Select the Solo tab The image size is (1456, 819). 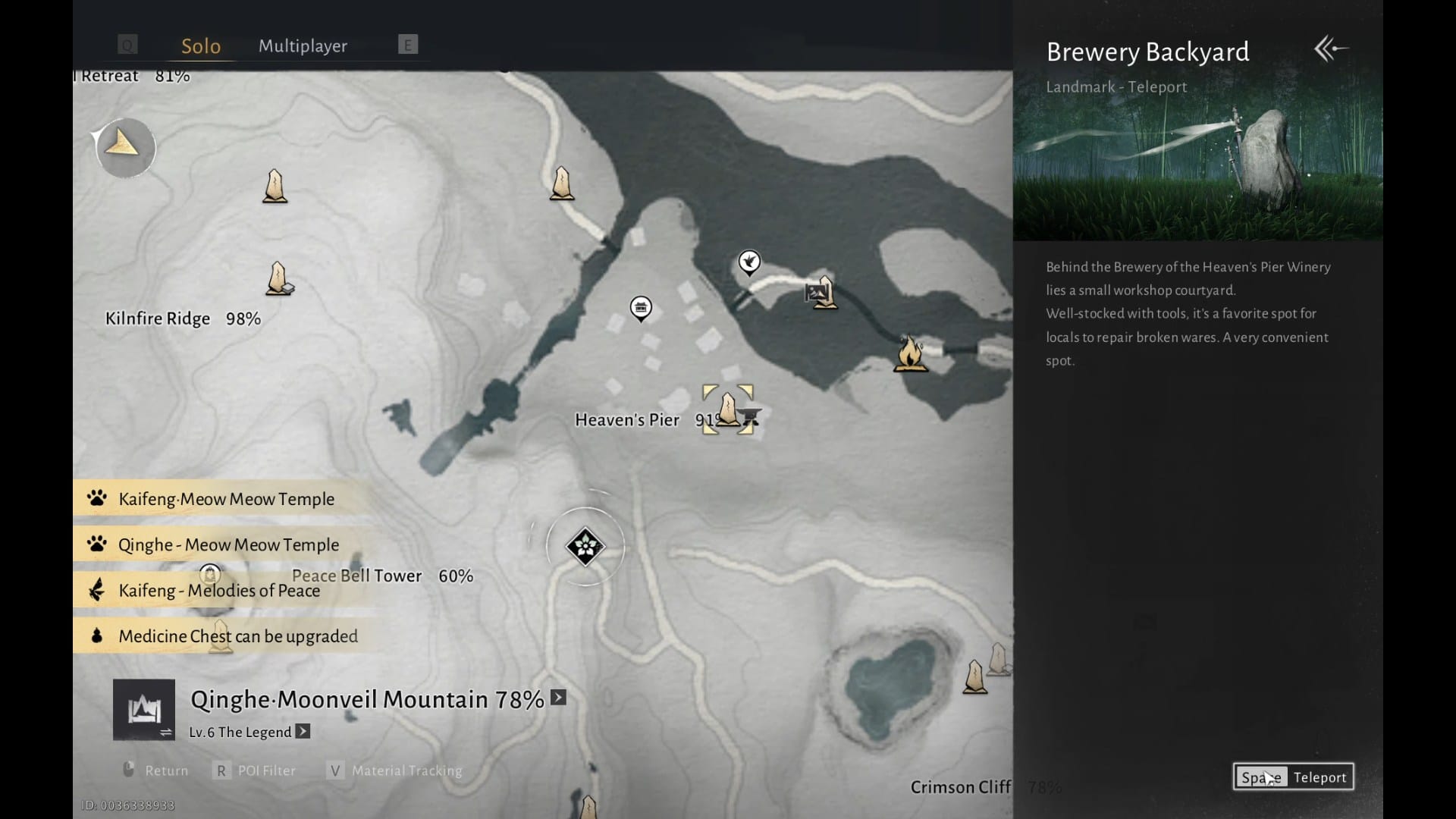pyautogui.click(x=201, y=45)
